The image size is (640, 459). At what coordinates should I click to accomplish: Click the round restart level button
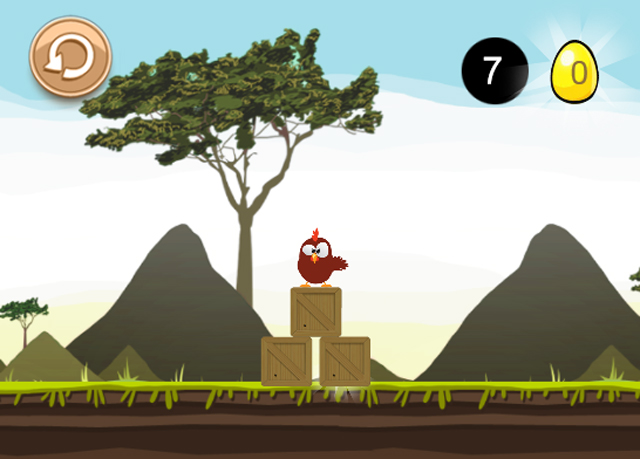click(70, 56)
